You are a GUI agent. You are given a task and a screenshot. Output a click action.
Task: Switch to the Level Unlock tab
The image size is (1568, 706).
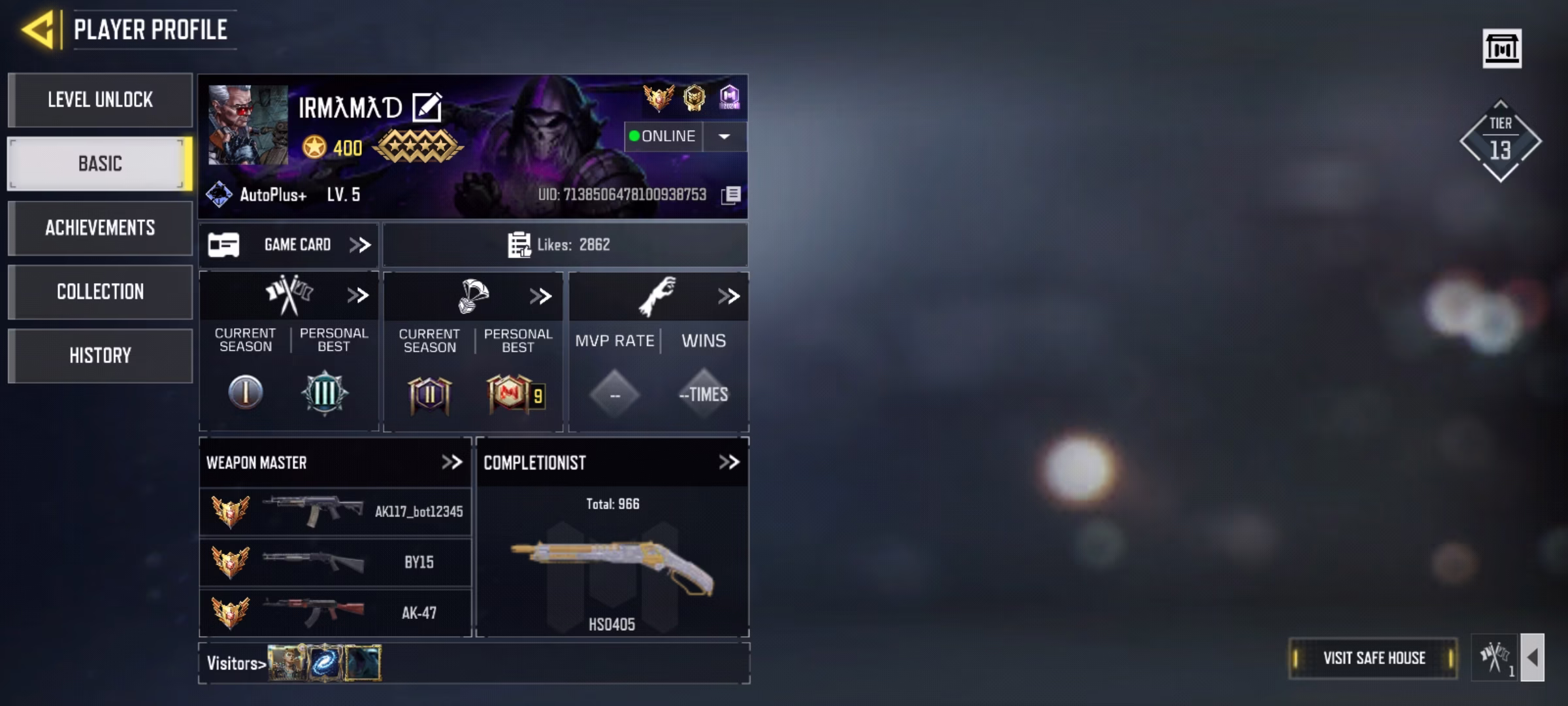click(100, 100)
